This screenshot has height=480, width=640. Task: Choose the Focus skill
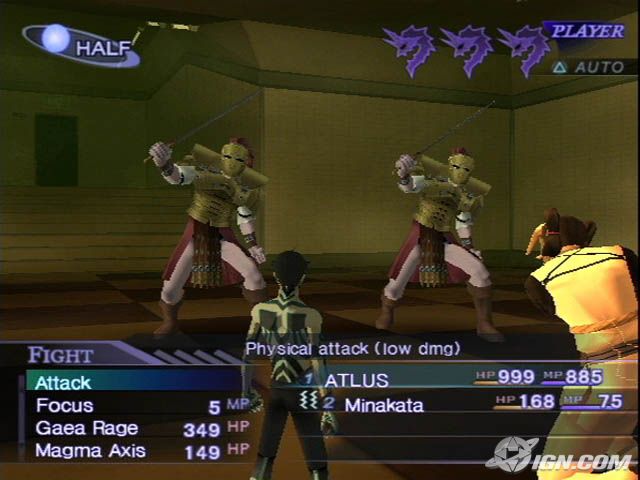pyautogui.click(x=65, y=405)
